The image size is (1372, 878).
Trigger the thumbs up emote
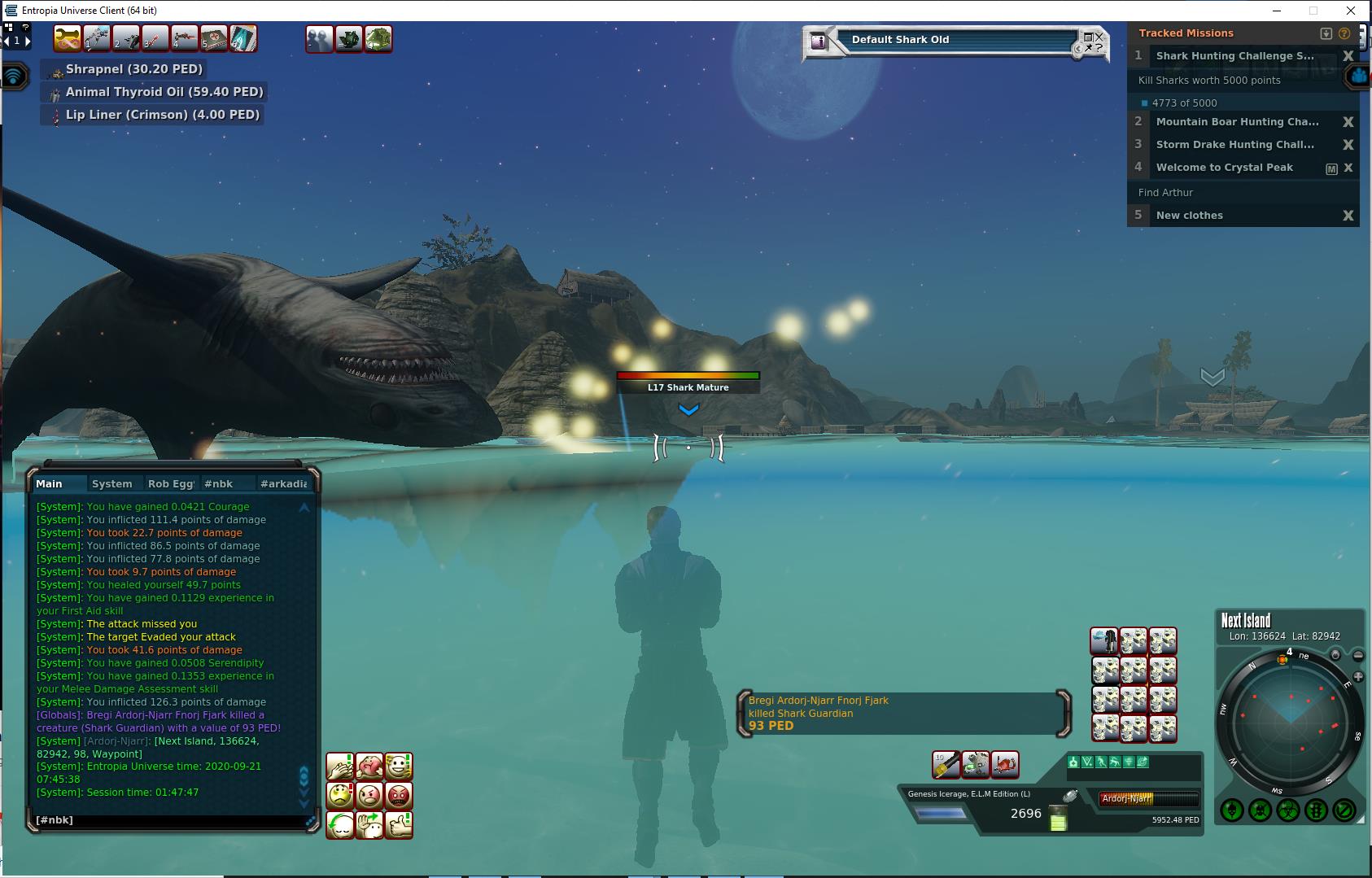pos(399,824)
